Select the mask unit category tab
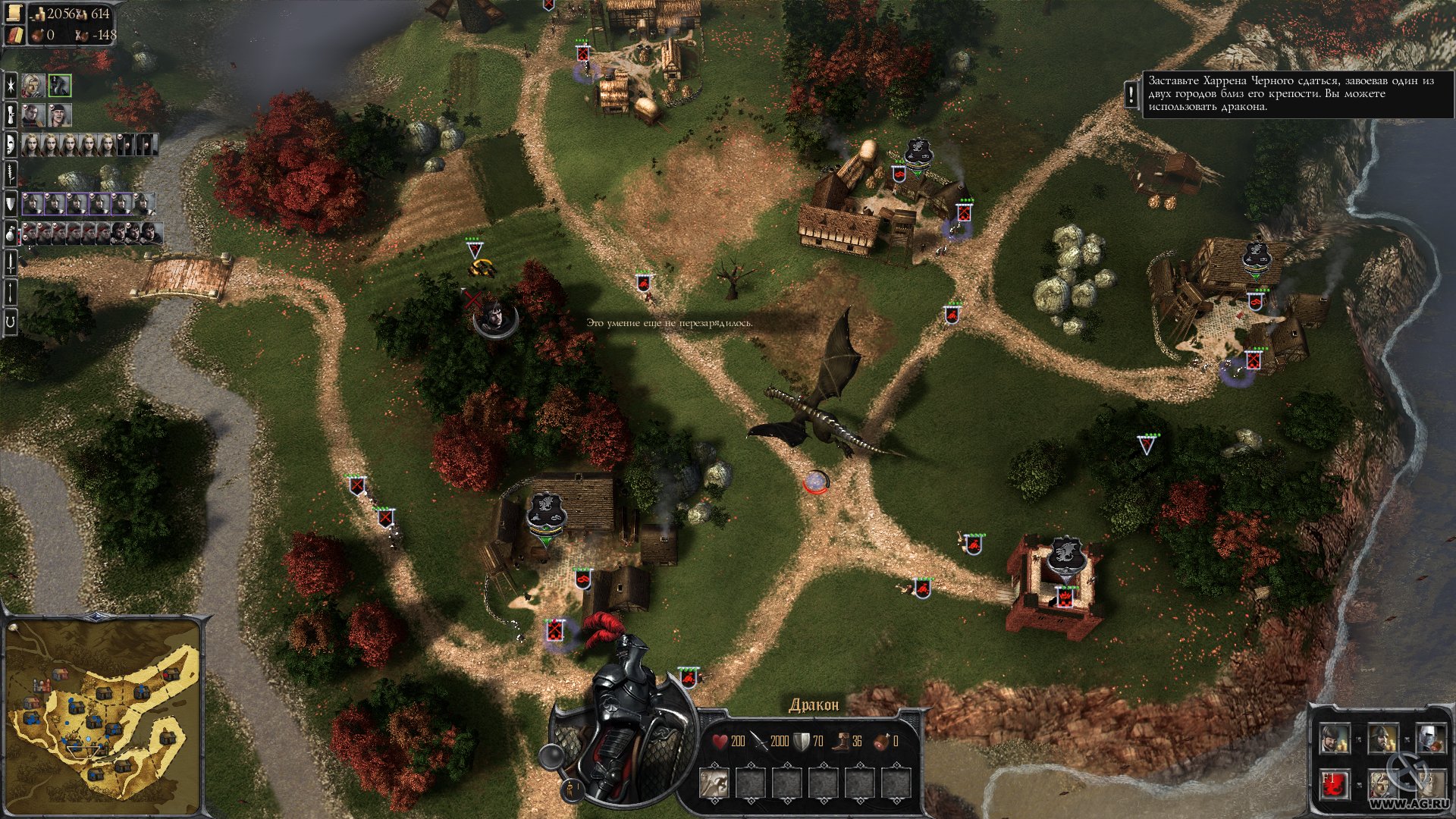This screenshot has width=1456, height=819. 11,143
